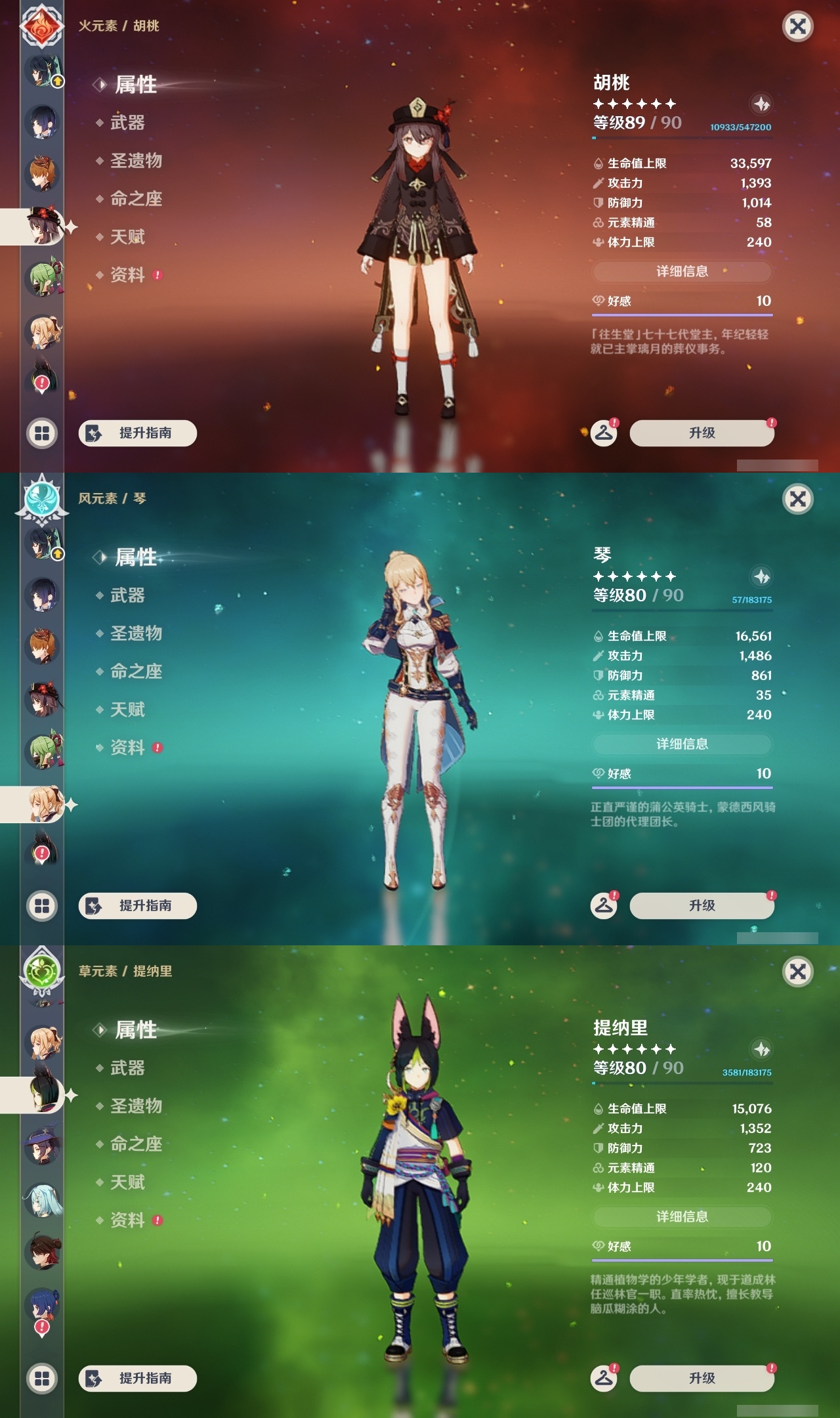Switch to the 圣遗物 section

[x=136, y=161]
